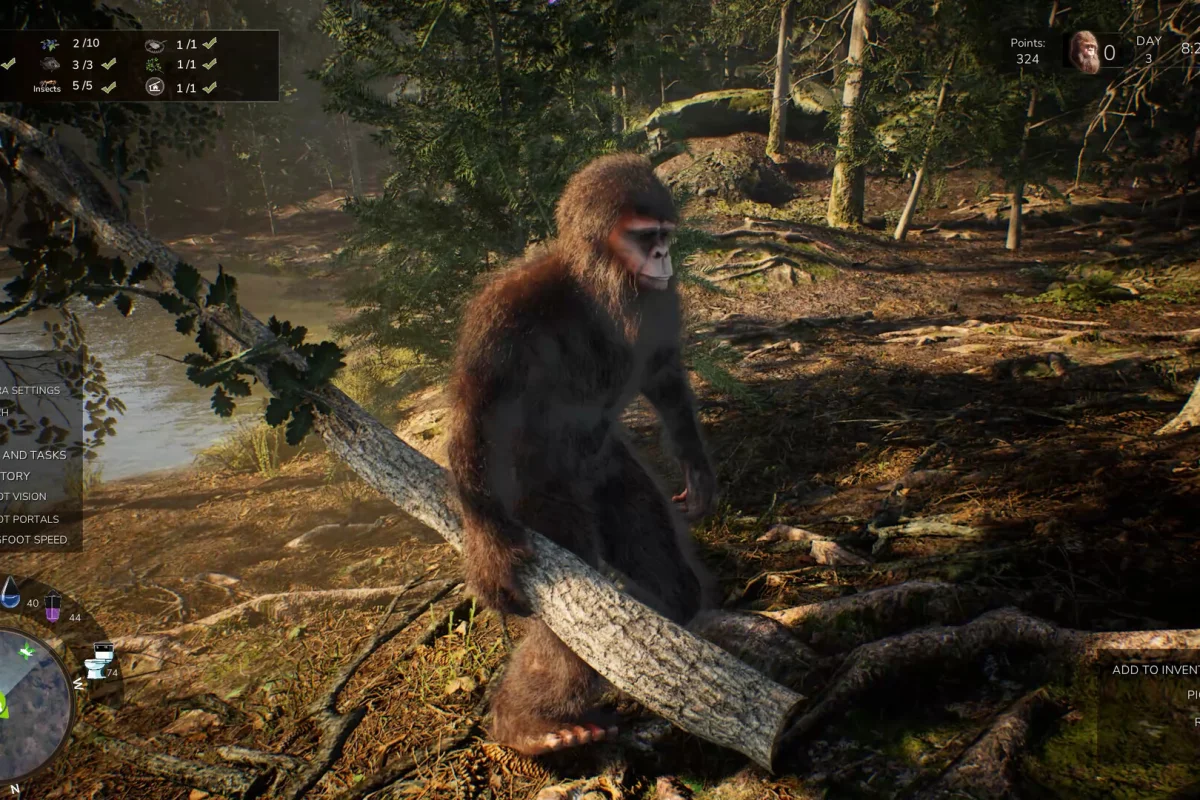1200x800 pixels.
Task: Open the Camera Settings menu entry
Action: 32,390
